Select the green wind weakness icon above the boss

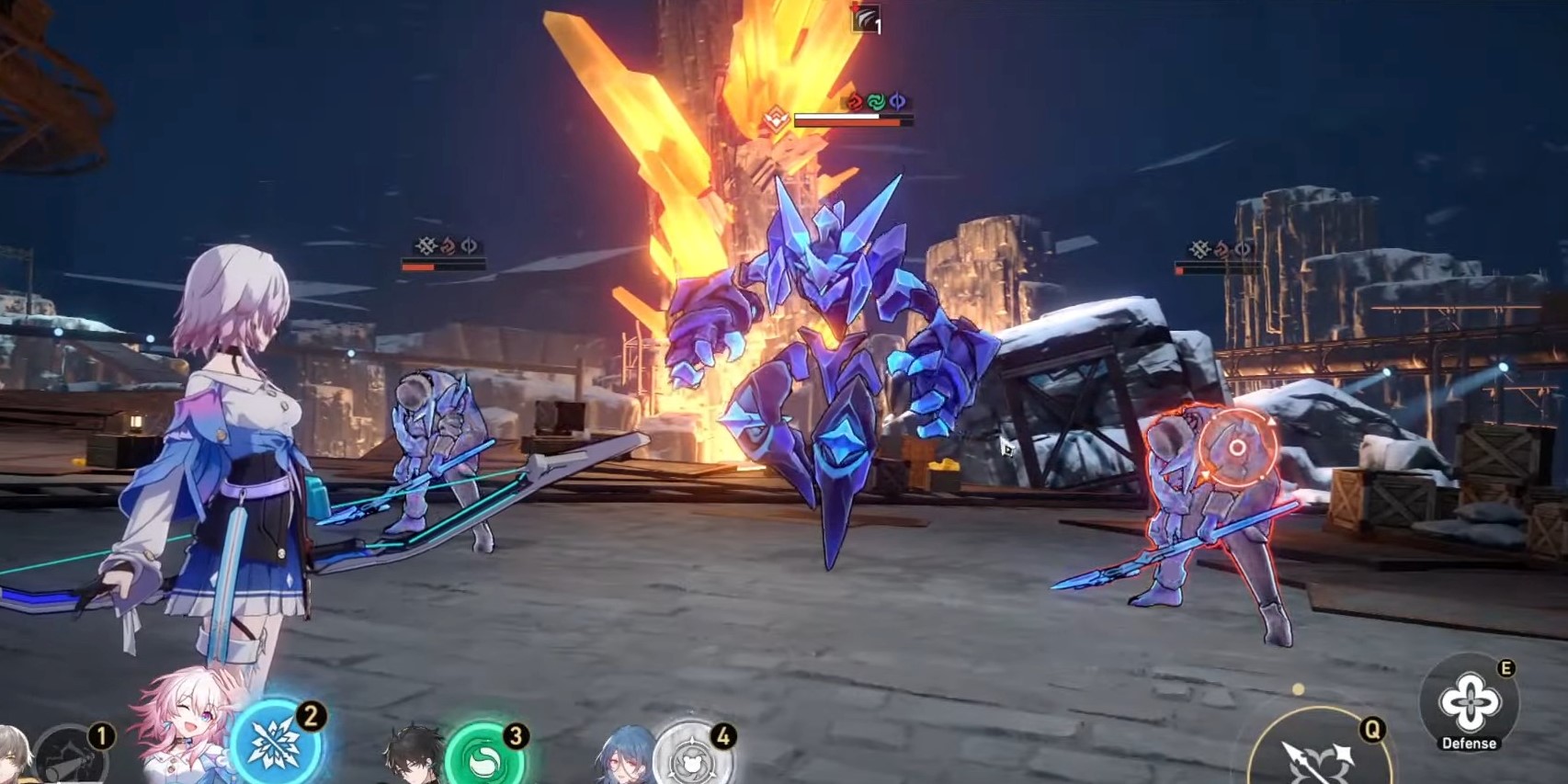pyautogui.click(x=876, y=99)
